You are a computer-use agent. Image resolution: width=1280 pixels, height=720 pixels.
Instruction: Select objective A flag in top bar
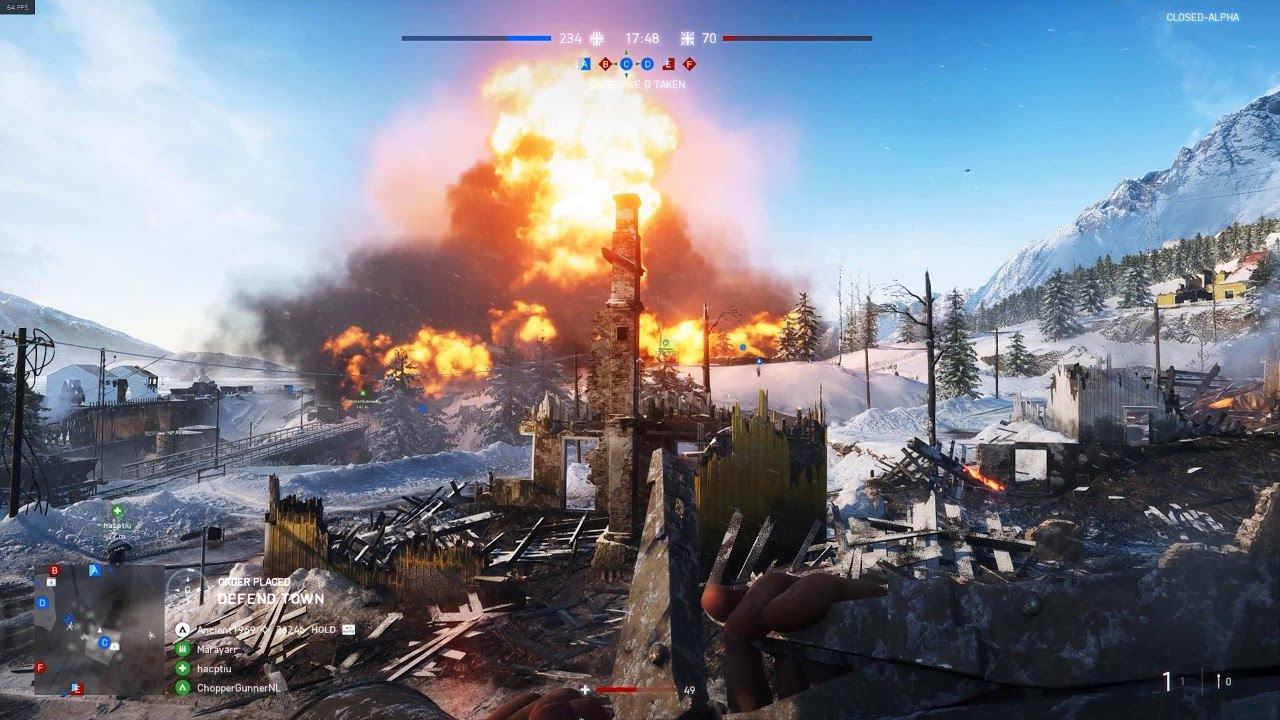(585, 64)
